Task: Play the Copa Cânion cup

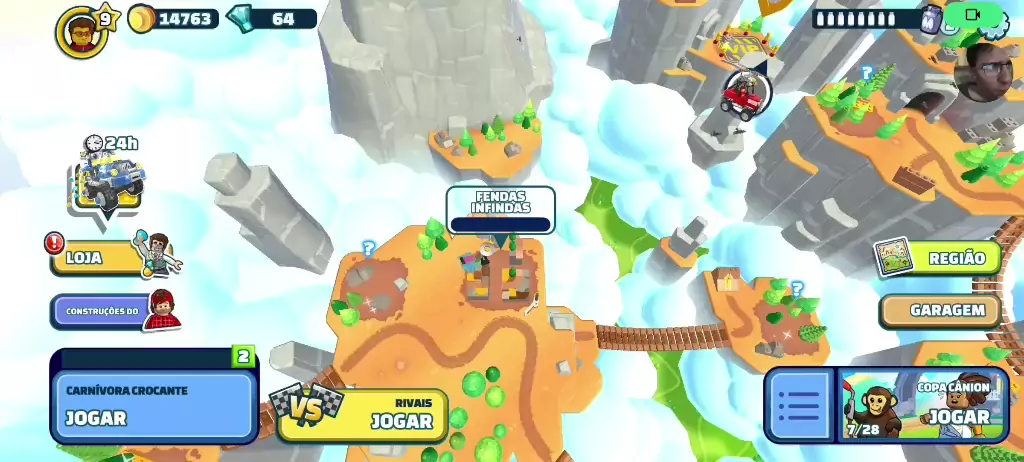Action: pyautogui.click(x=922, y=405)
